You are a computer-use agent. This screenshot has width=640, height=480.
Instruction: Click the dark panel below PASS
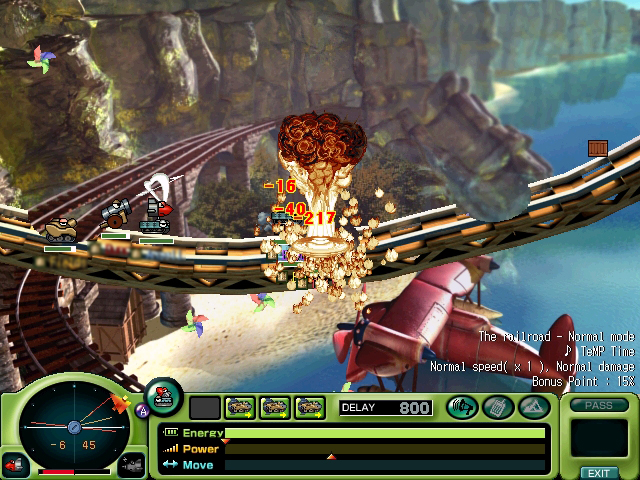598,438
